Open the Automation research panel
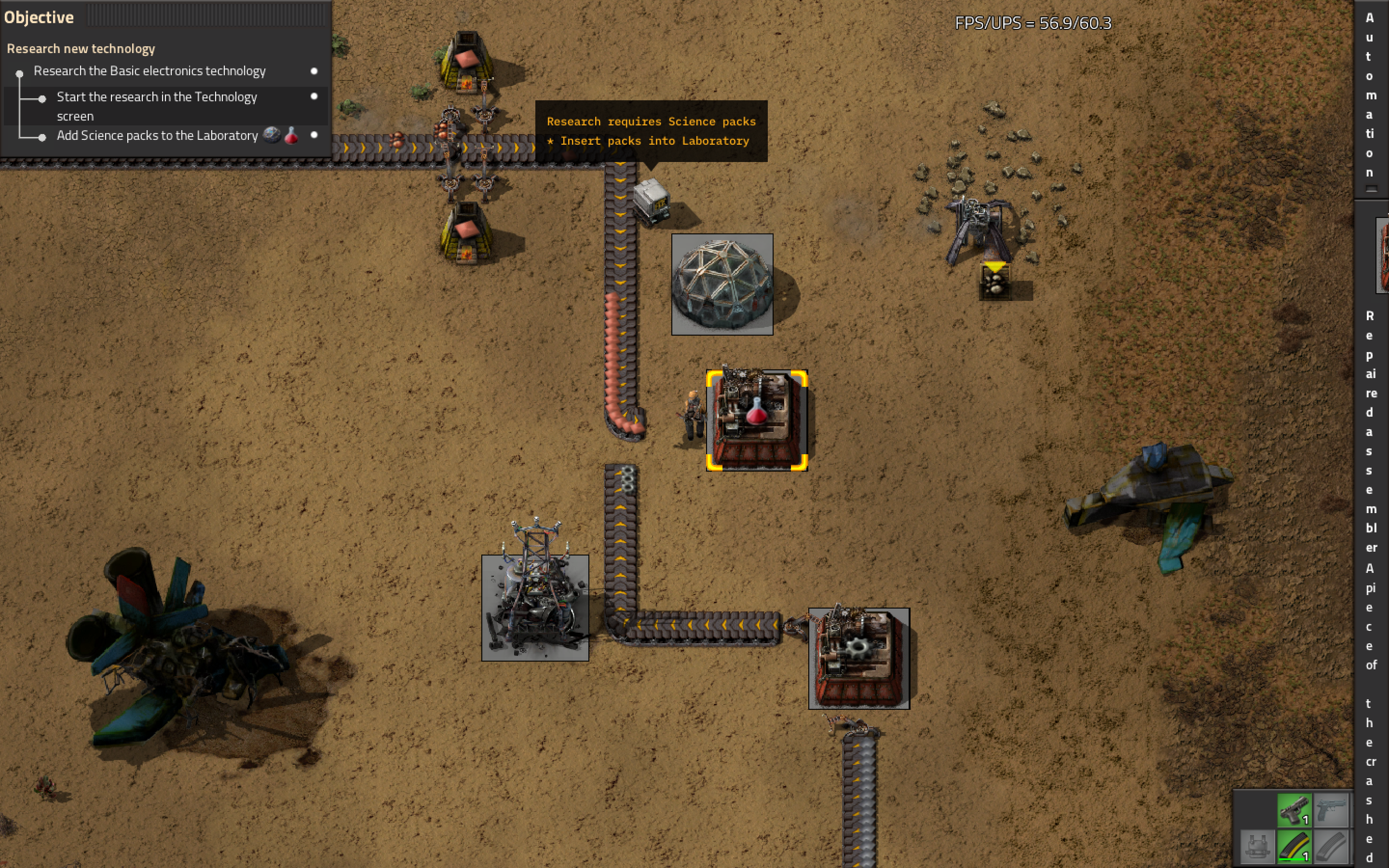Screen dimensions: 1389x868 [x=1370, y=95]
